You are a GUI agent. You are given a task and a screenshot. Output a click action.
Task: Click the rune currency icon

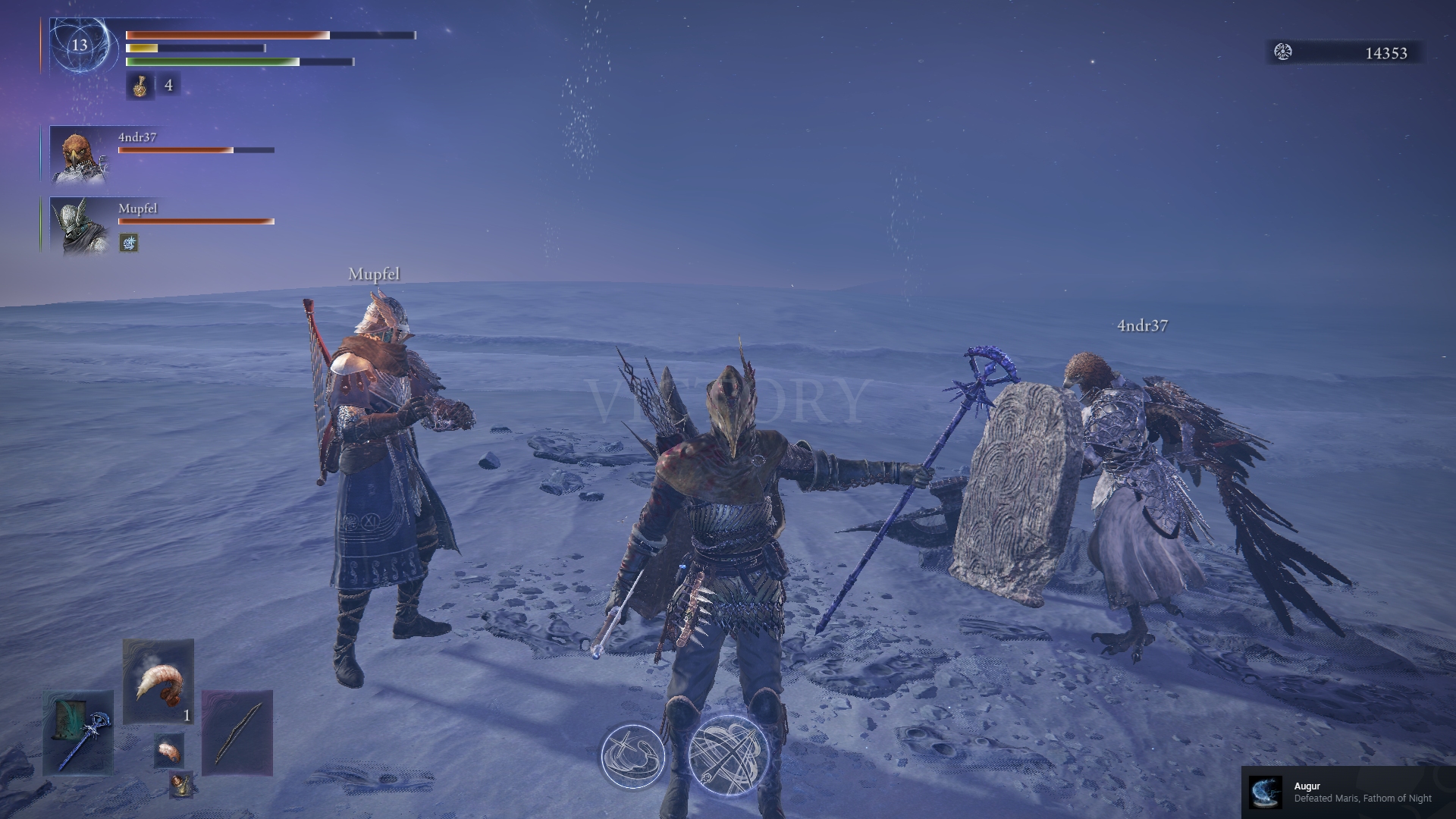pos(1283,52)
